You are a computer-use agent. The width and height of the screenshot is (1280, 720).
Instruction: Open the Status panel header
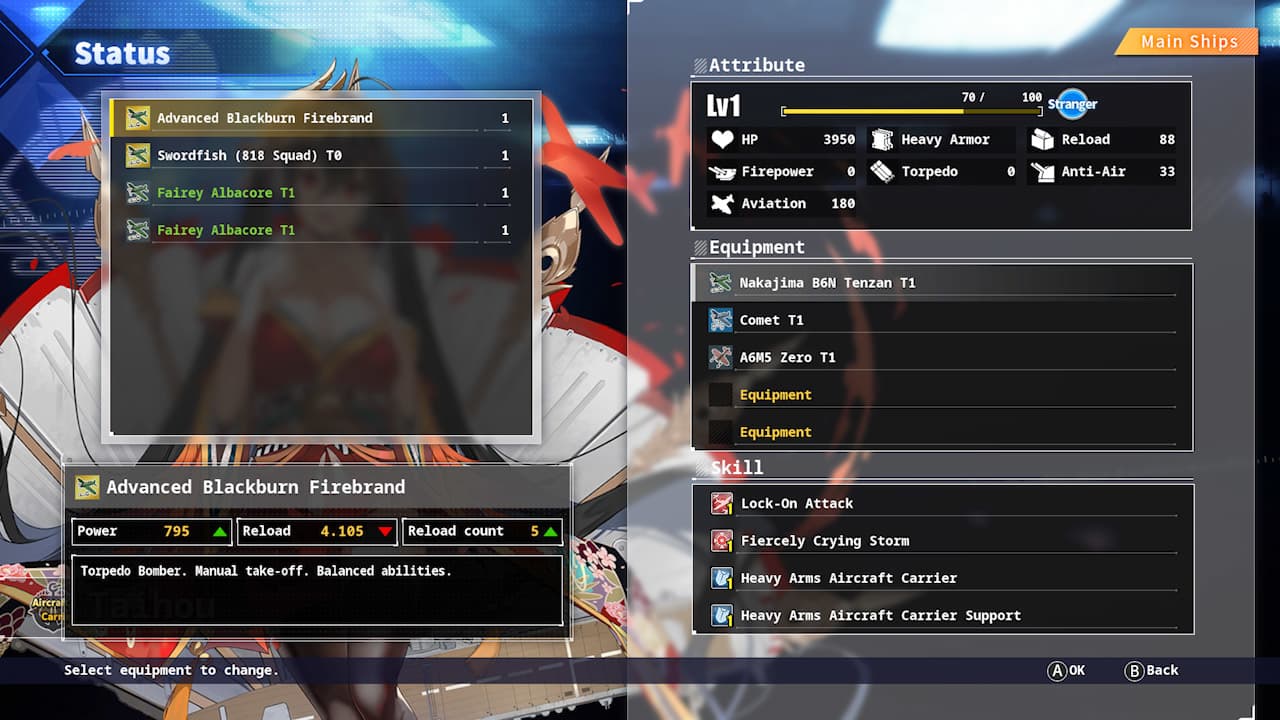122,53
